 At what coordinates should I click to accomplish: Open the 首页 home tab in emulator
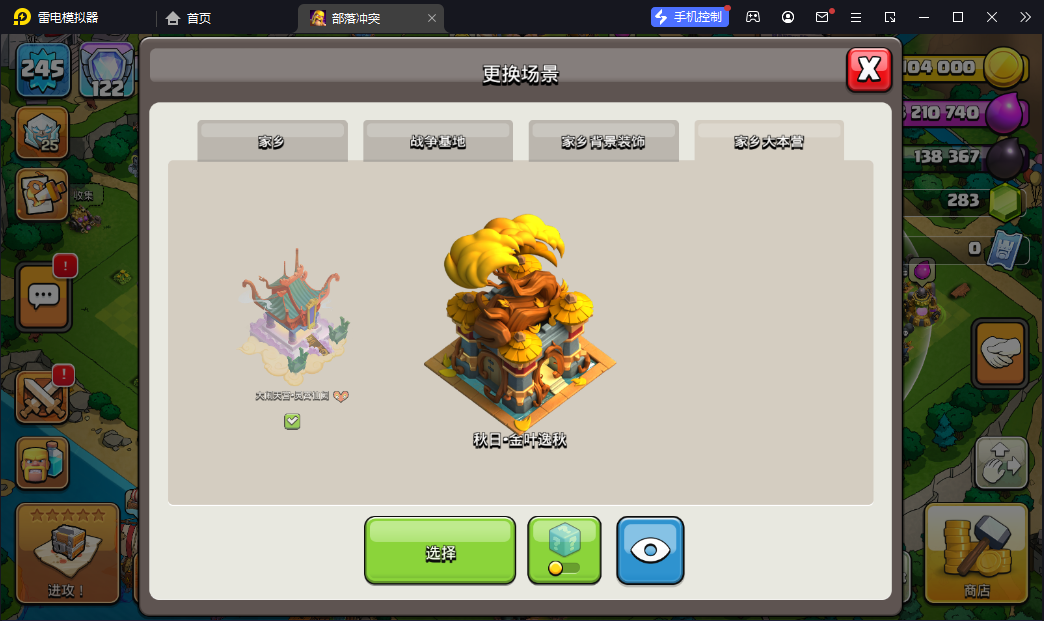(x=189, y=17)
